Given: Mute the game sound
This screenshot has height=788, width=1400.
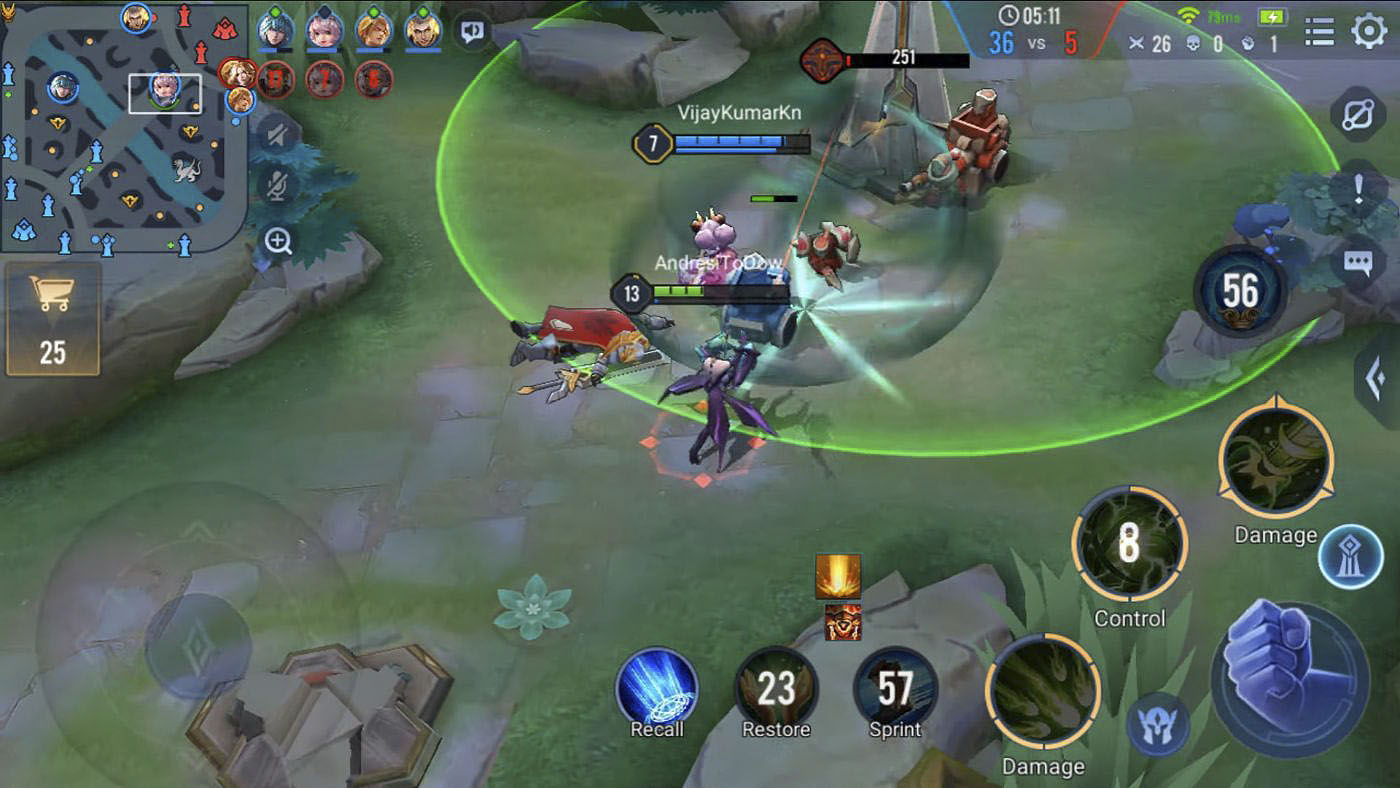Looking at the screenshot, I should coord(276,135).
